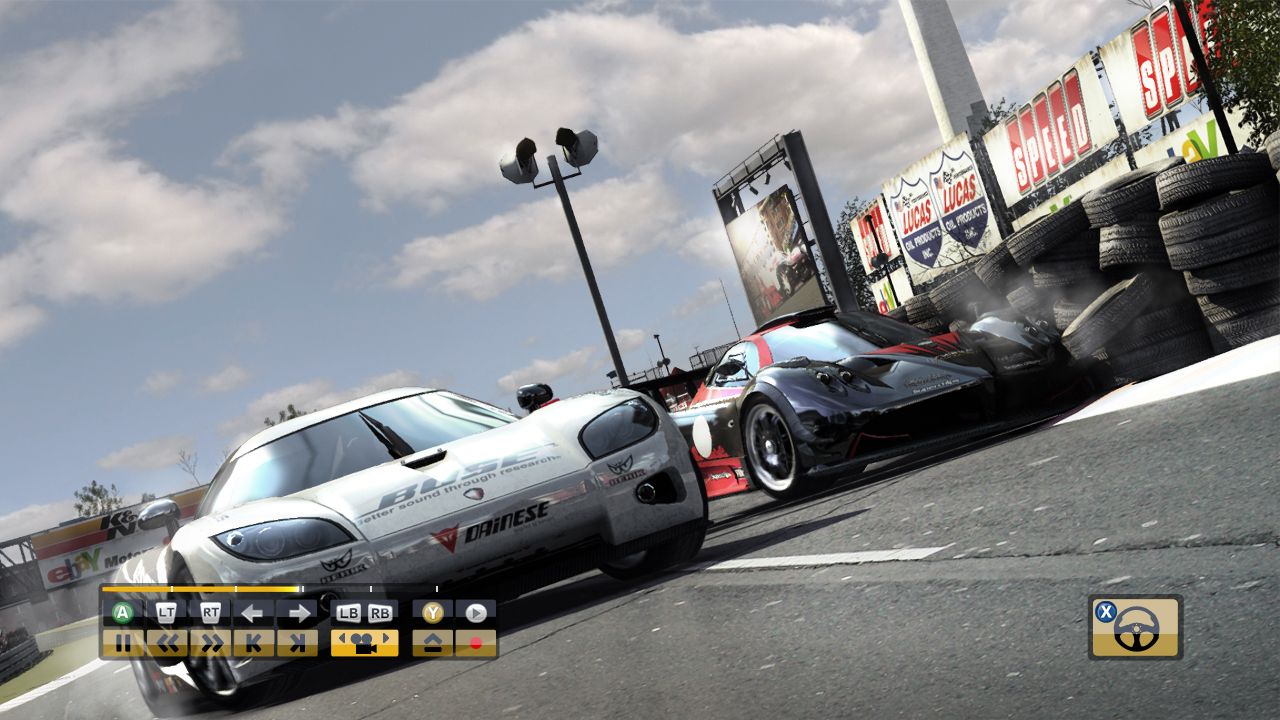Skip to the start of the replay
Viewport: 1280px width, 720px height.
[256, 642]
